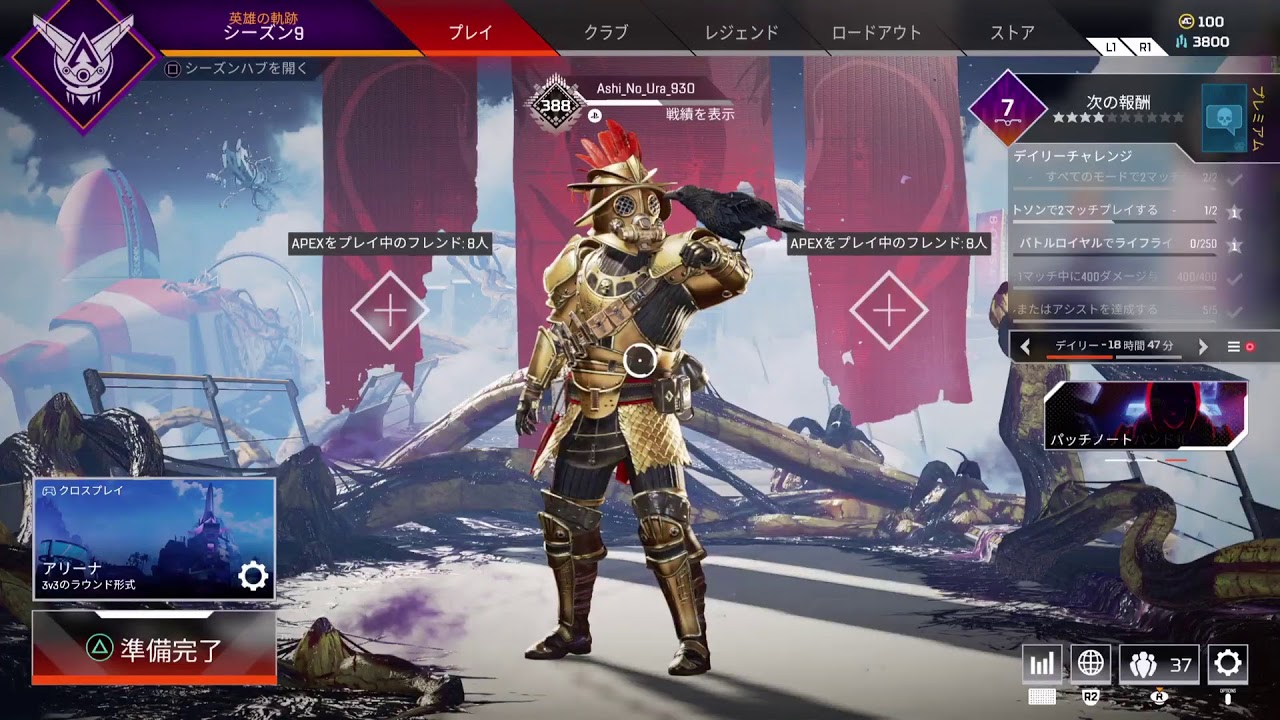
Task: Open the bar chart icon button
Action: click(x=1042, y=664)
